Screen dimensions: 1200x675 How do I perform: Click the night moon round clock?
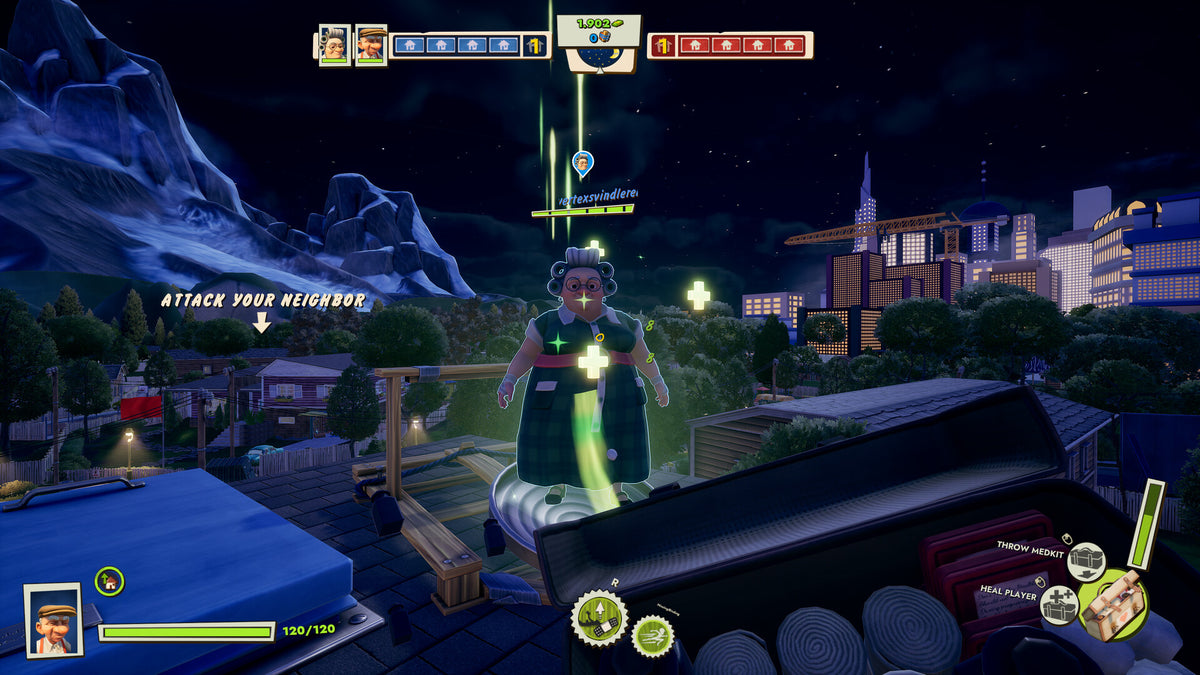(x=599, y=57)
